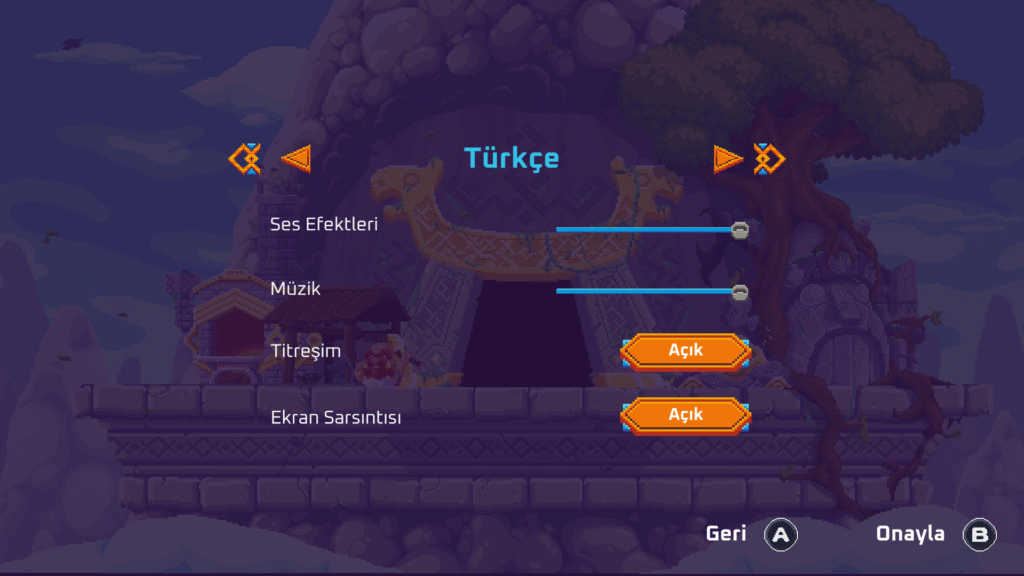Go back using the Geri label

click(726, 534)
